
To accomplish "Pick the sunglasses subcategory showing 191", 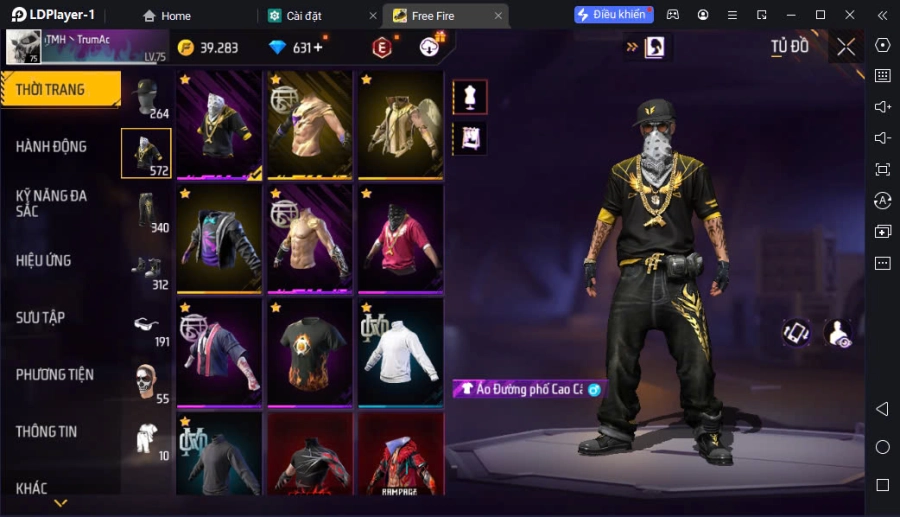I will click(146, 325).
